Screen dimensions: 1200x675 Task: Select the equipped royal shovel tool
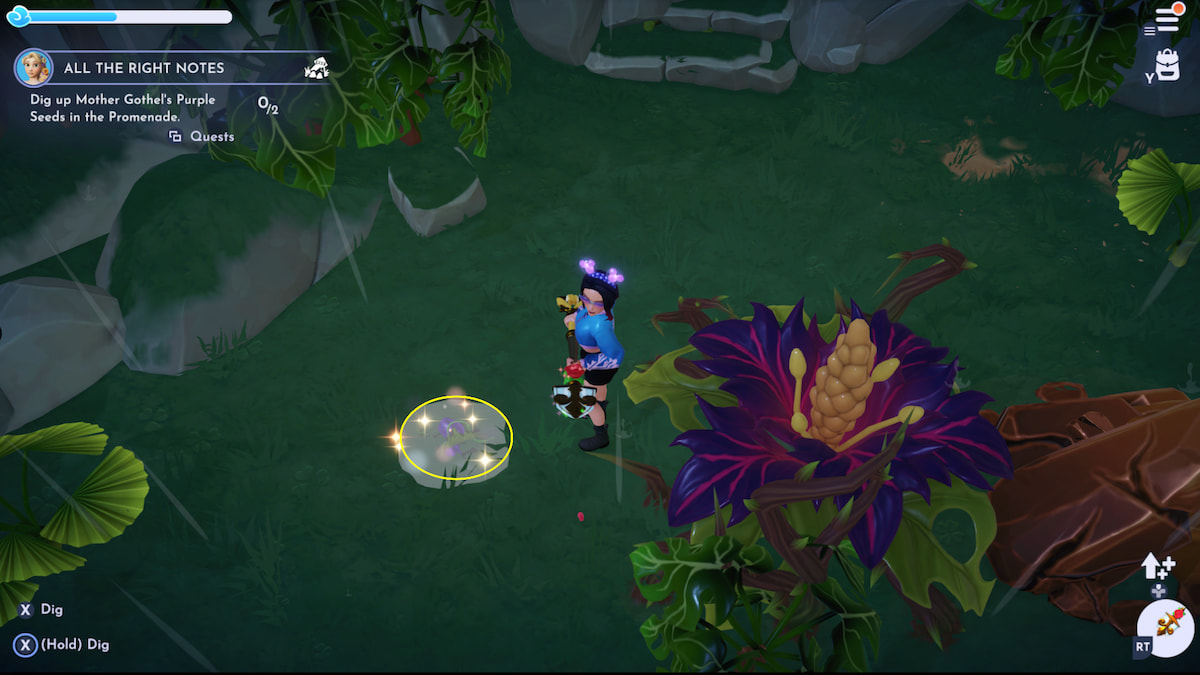click(x=1167, y=627)
